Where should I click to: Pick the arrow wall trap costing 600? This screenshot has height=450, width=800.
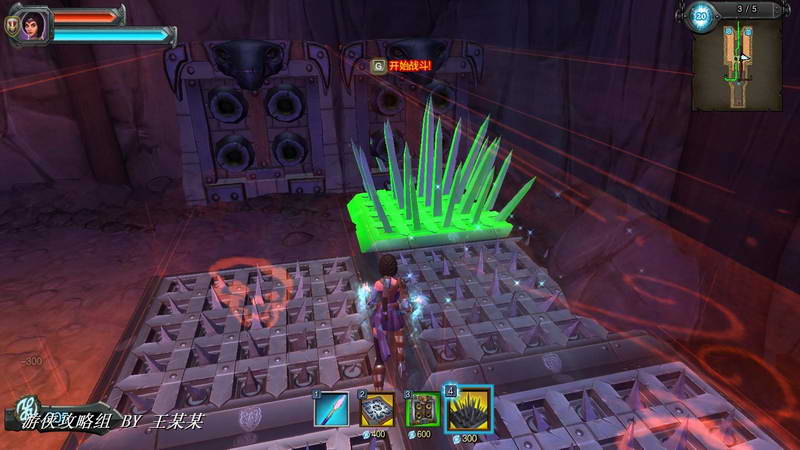pos(422,409)
